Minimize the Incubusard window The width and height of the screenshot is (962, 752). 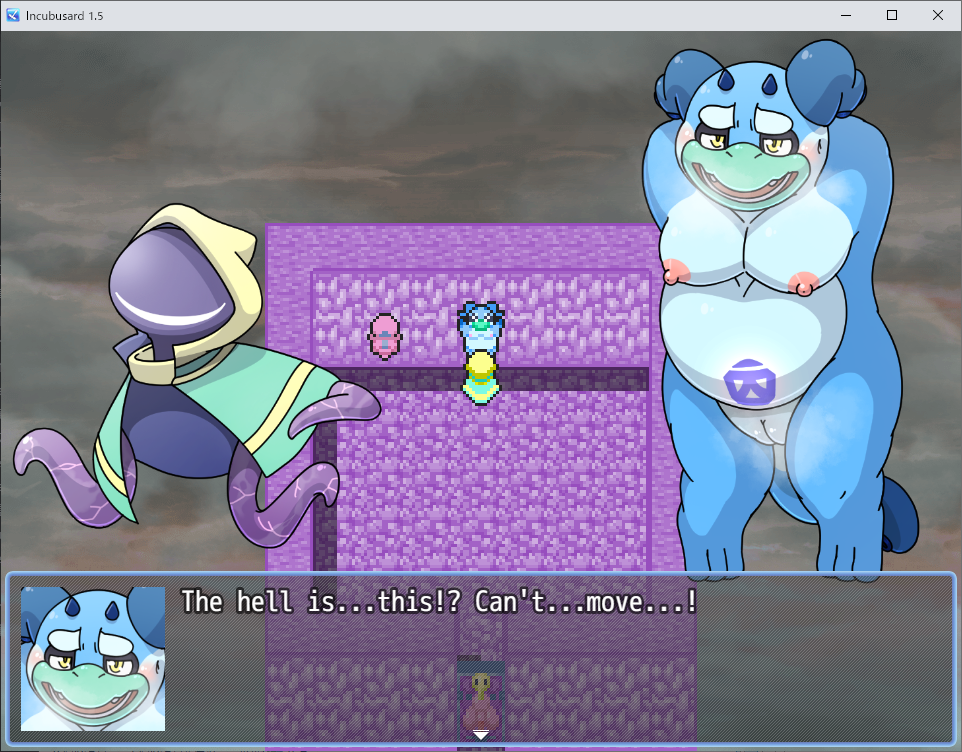coord(845,15)
